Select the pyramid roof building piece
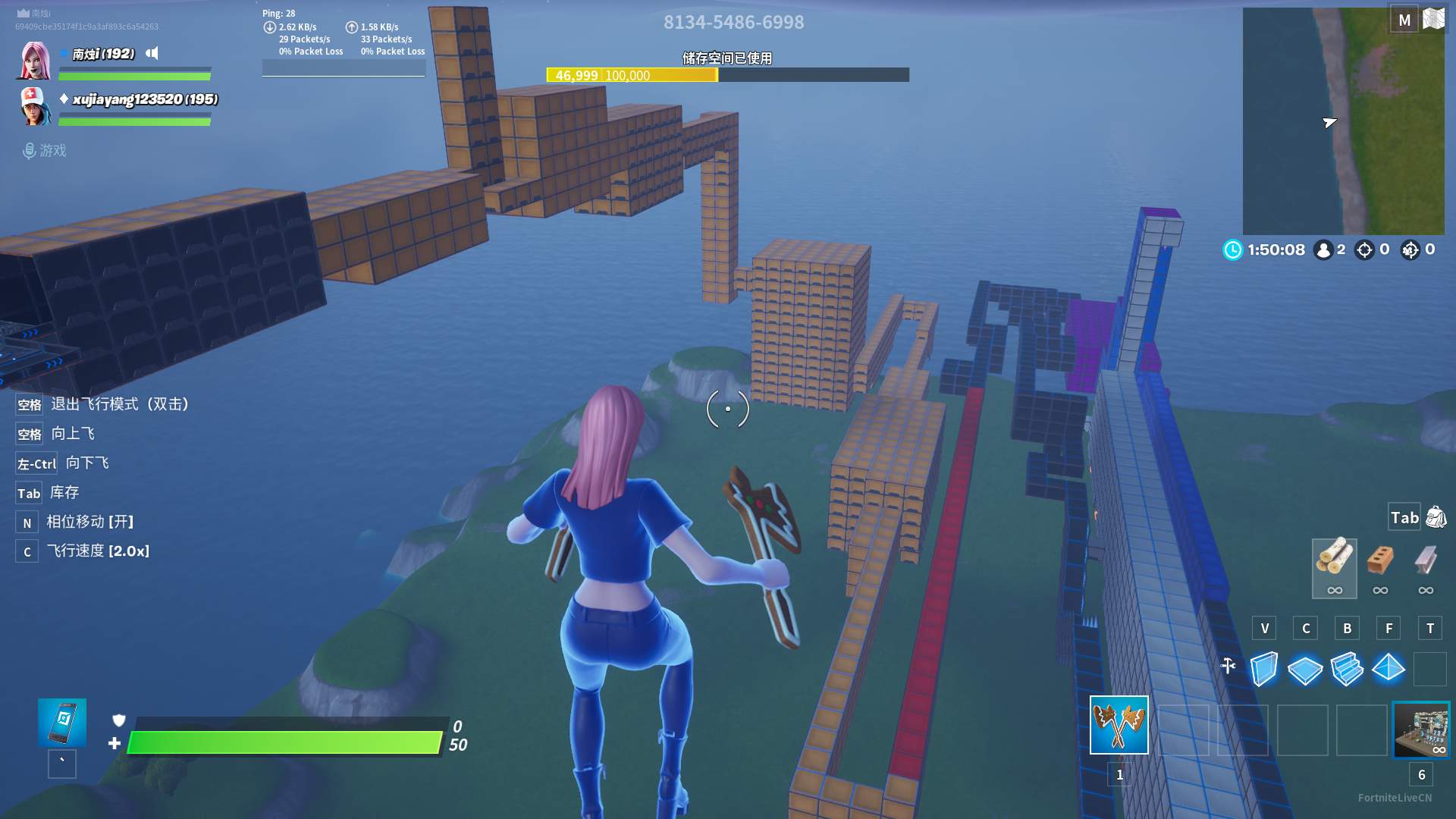 coord(1388,668)
